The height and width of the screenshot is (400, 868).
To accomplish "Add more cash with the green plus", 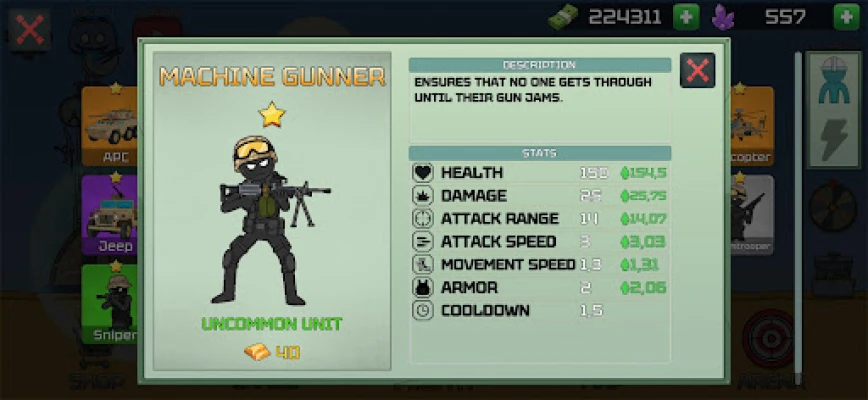I will point(686,16).
